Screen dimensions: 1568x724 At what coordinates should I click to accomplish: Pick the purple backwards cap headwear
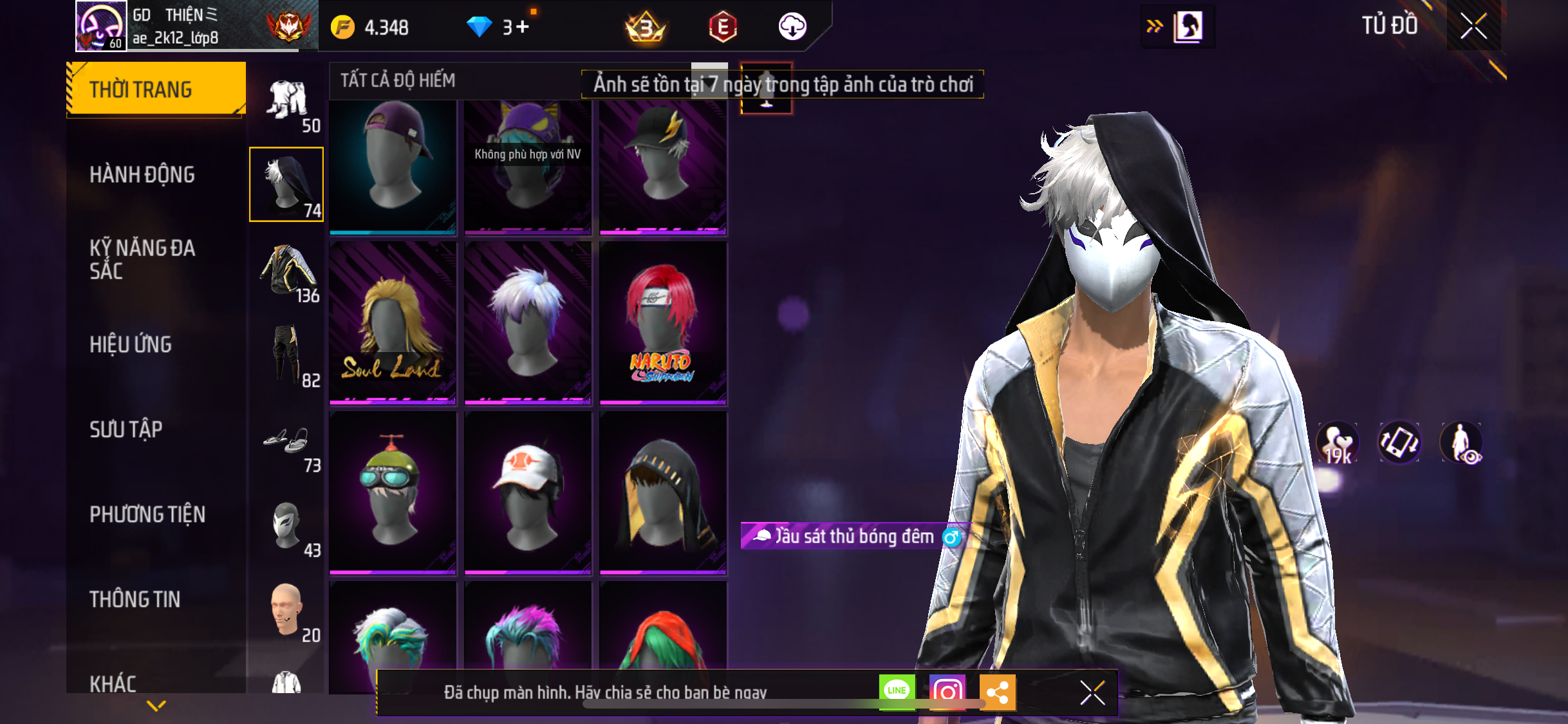(x=393, y=166)
